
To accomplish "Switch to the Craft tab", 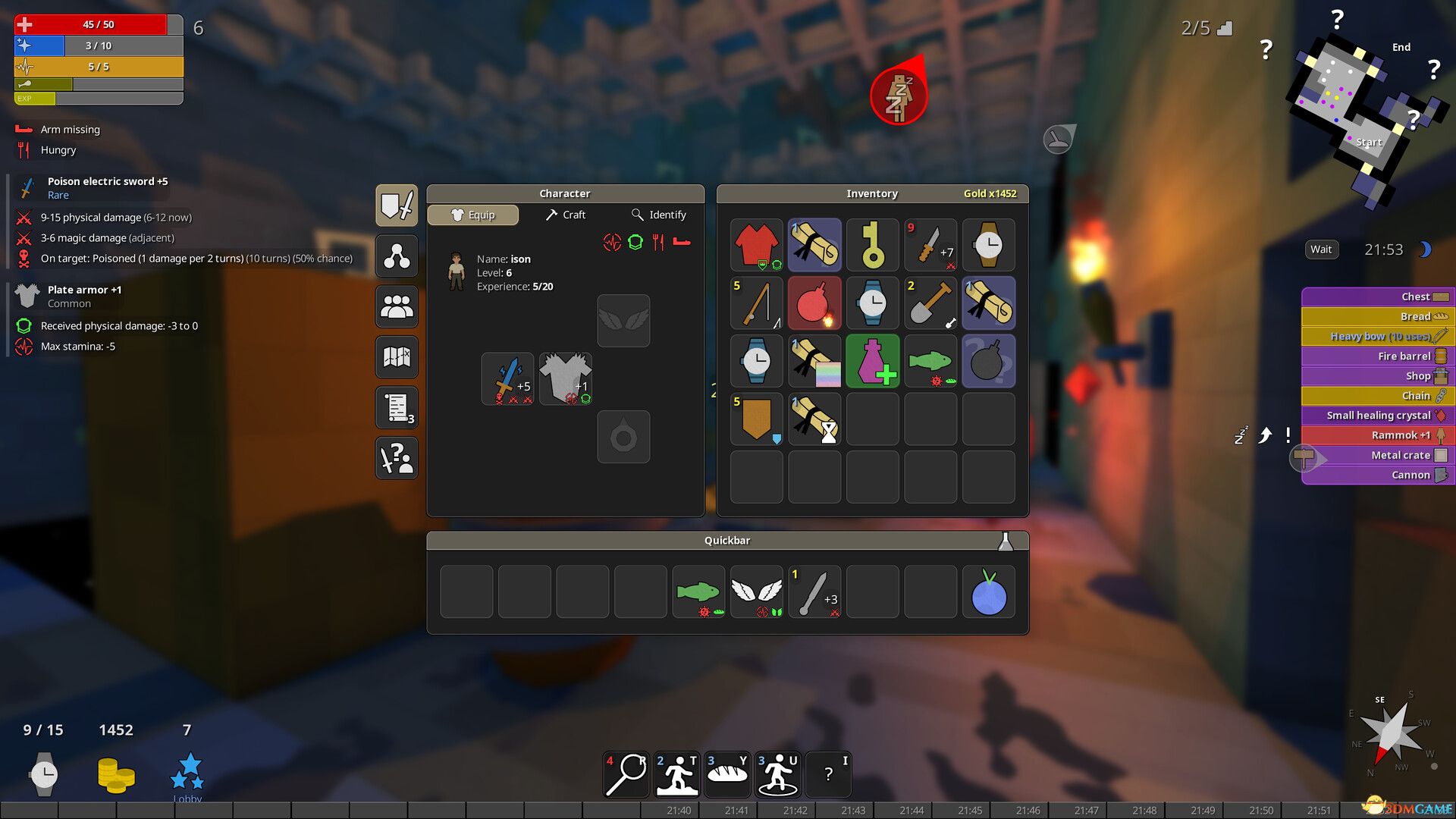I will (x=566, y=215).
